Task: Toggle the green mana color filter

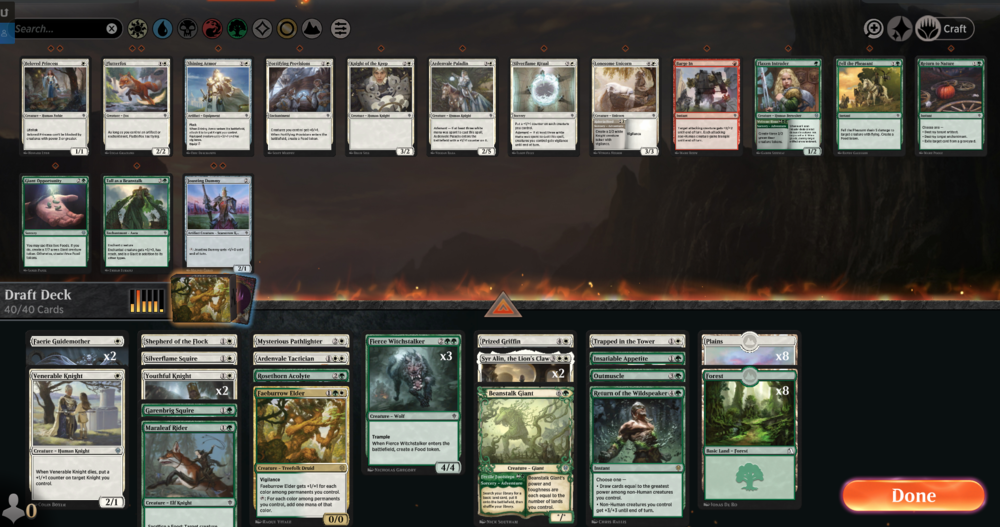Action: click(238, 28)
